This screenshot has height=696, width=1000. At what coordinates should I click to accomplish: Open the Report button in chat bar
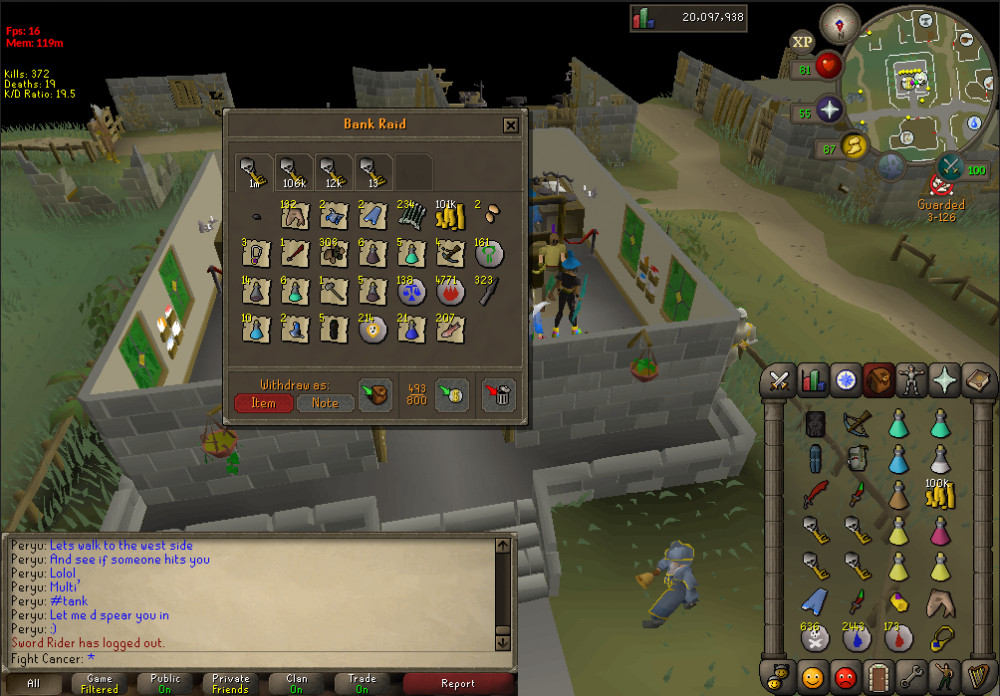pos(457,684)
